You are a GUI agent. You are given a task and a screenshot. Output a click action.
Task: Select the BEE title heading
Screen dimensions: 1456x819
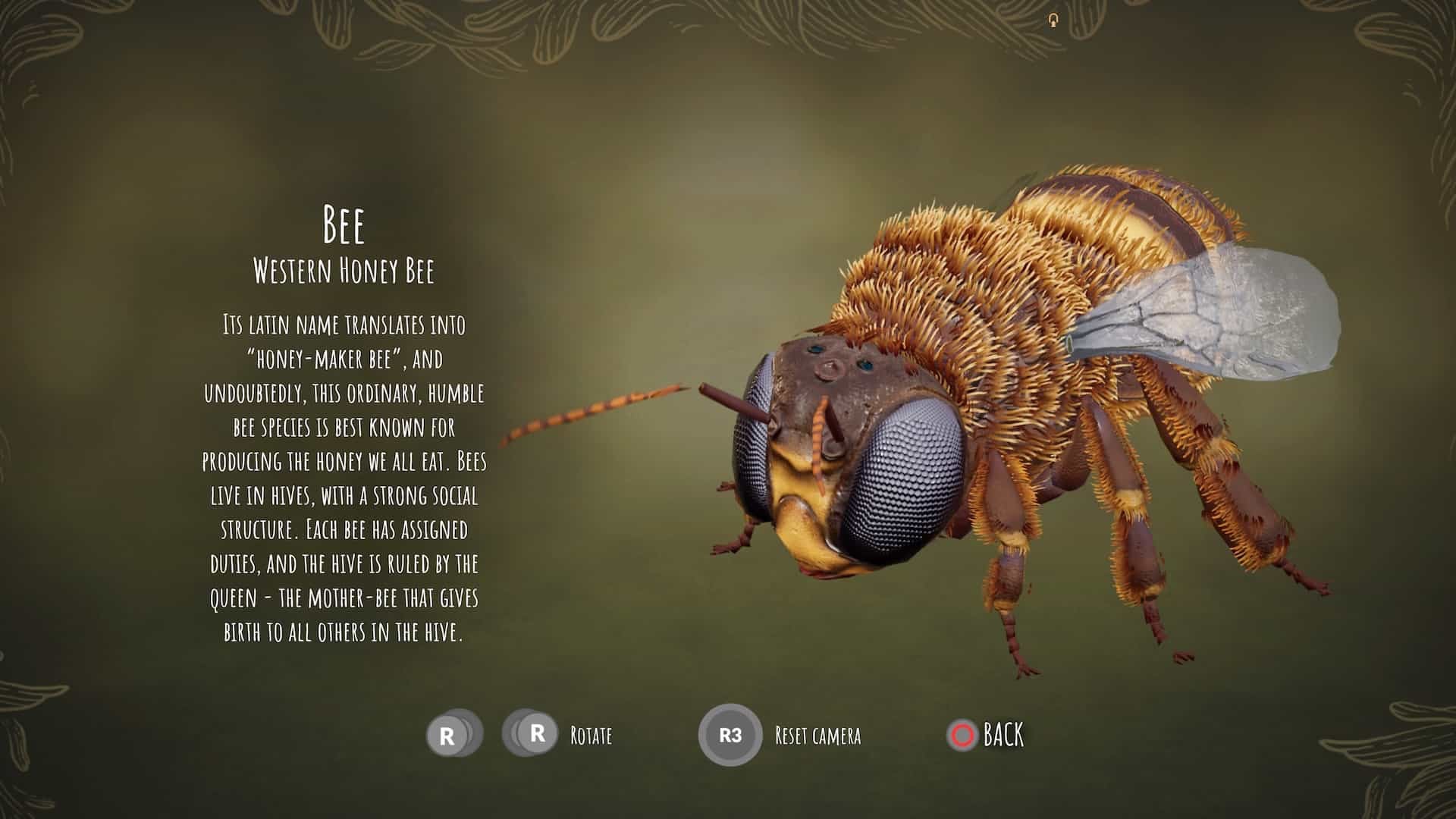(345, 224)
